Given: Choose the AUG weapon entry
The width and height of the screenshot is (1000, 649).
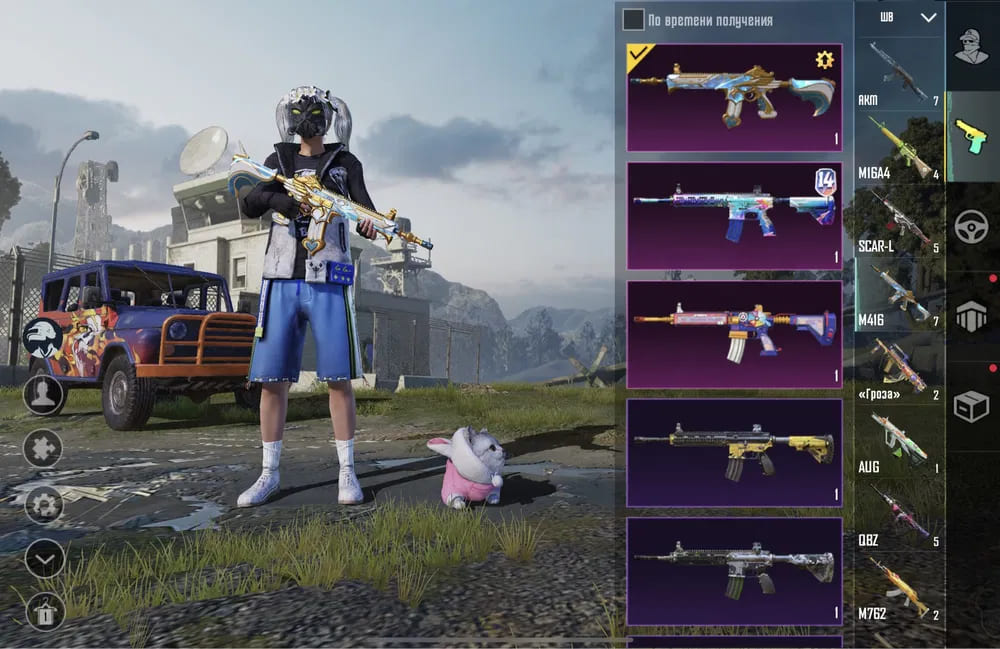Looking at the screenshot, I should 899,440.
